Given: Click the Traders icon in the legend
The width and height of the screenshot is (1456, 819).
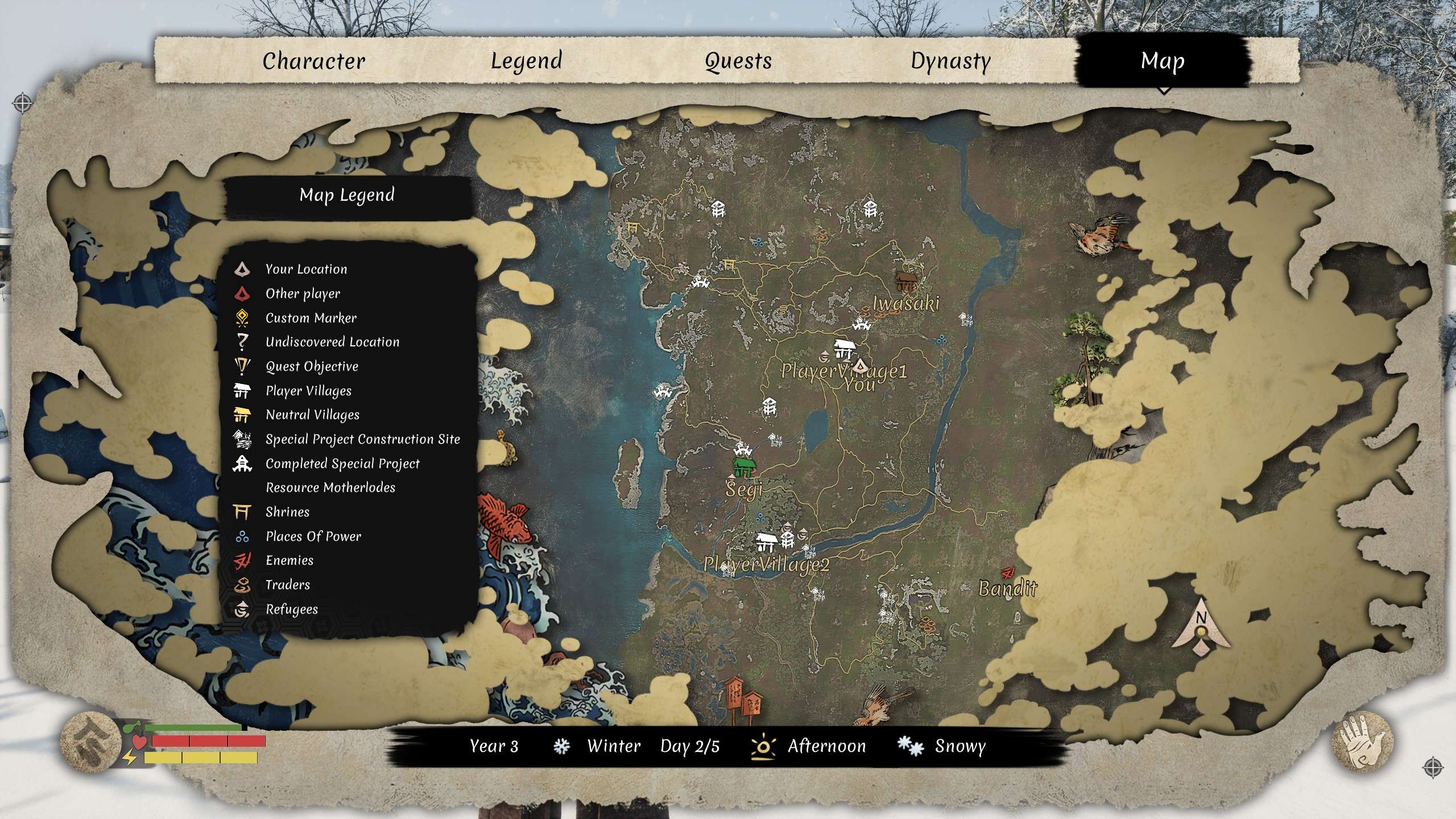Looking at the screenshot, I should [x=241, y=584].
